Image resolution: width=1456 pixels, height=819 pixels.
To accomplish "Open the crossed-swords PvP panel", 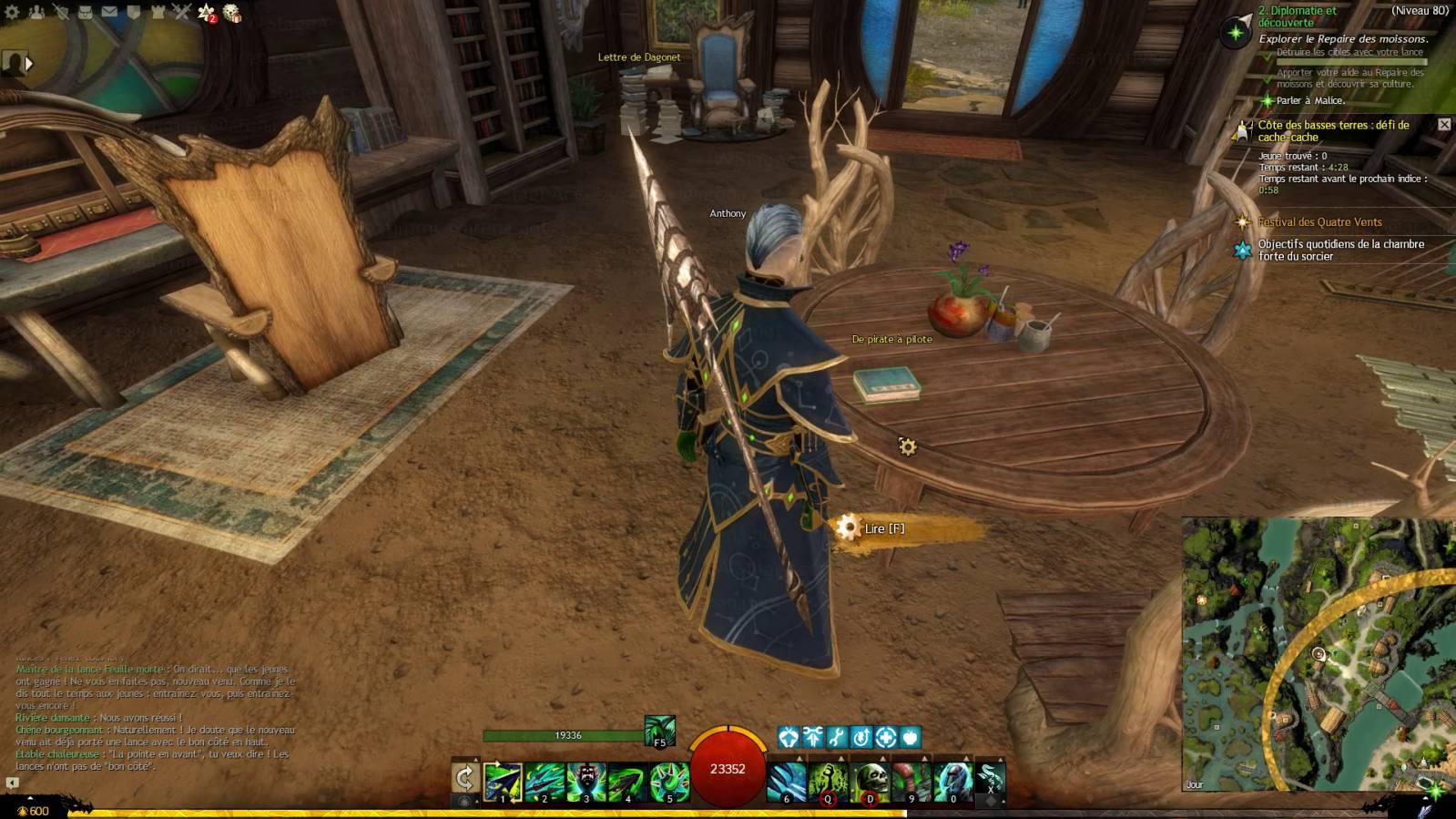I will click(181, 12).
